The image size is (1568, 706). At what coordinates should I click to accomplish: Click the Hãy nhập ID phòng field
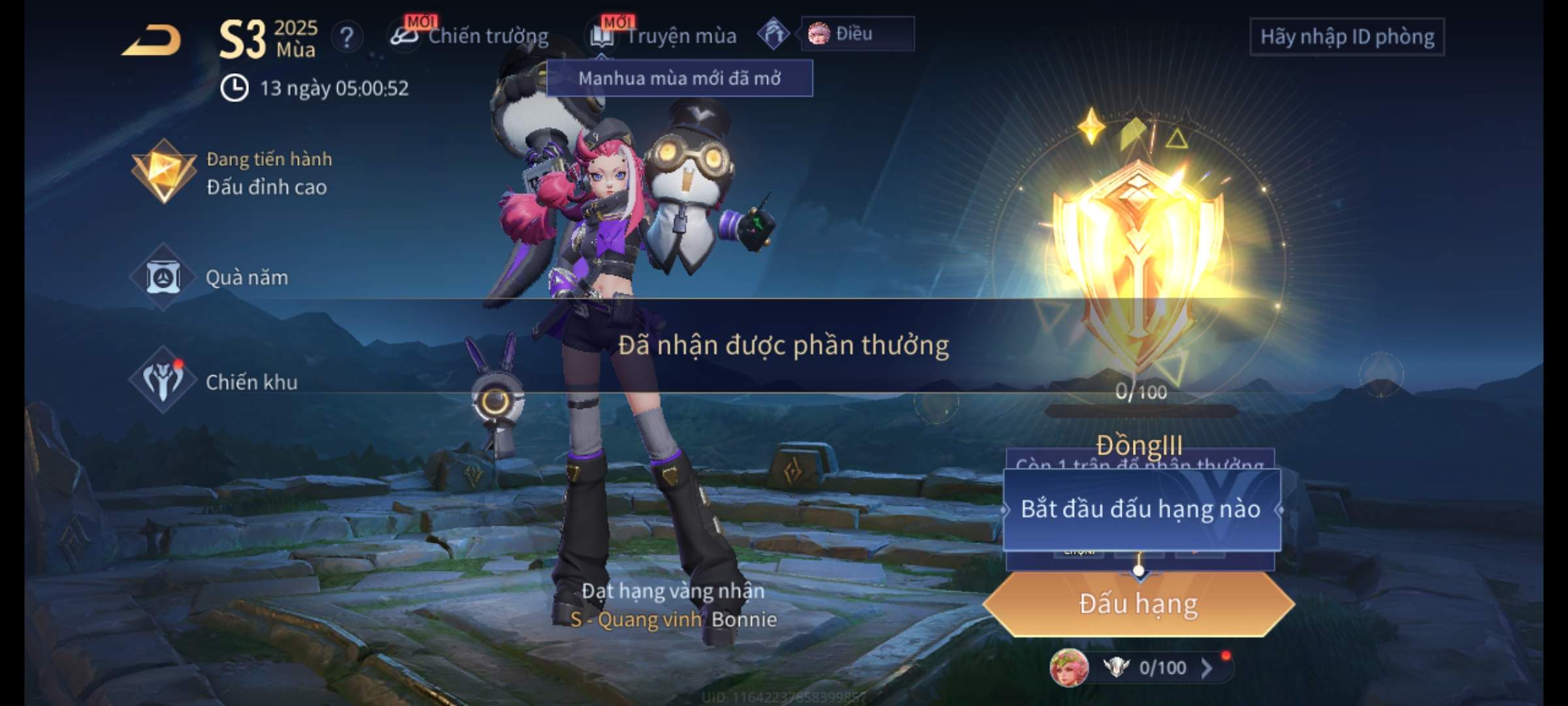click(1347, 37)
